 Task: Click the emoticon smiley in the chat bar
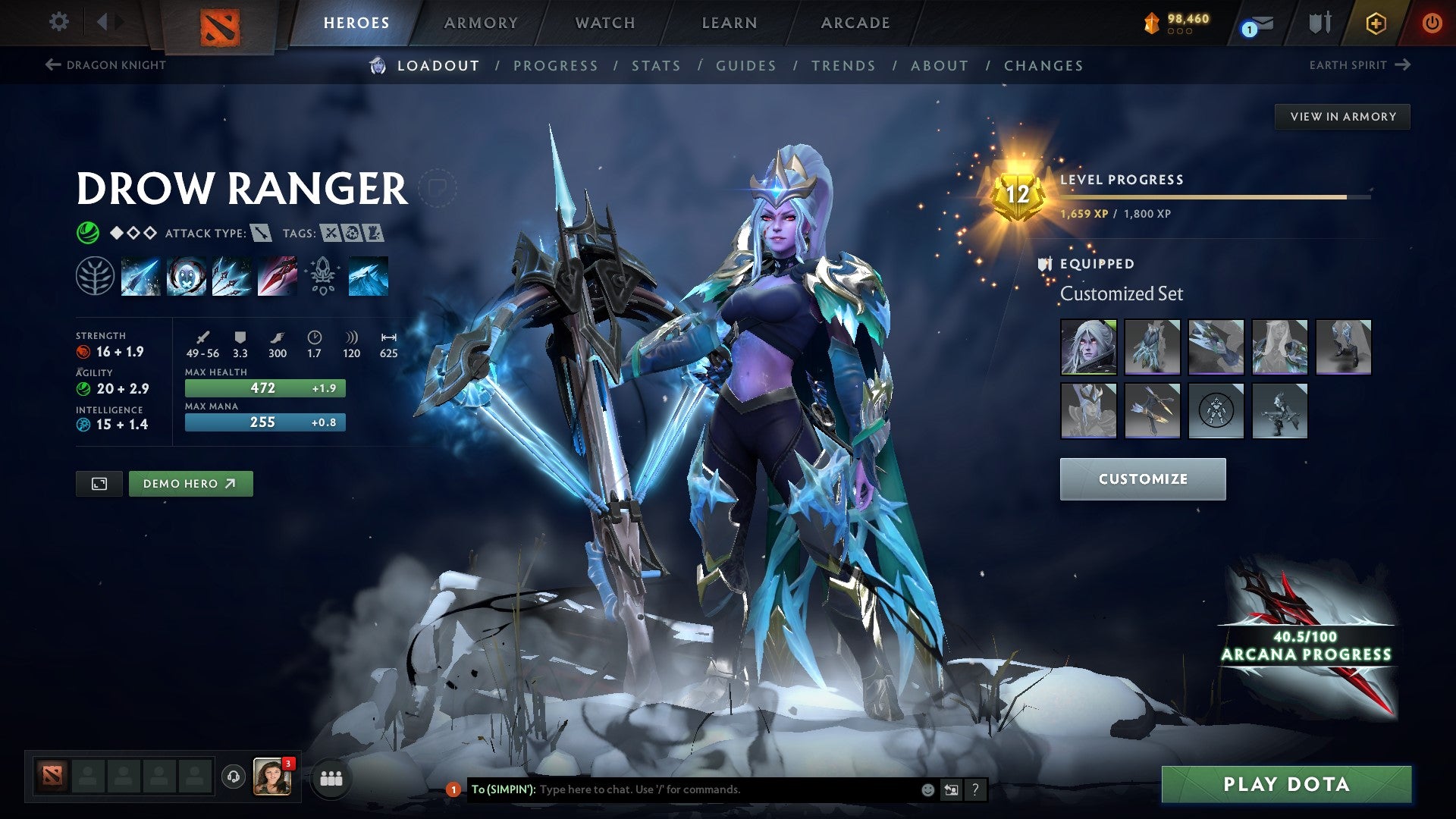[x=927, y=789]
